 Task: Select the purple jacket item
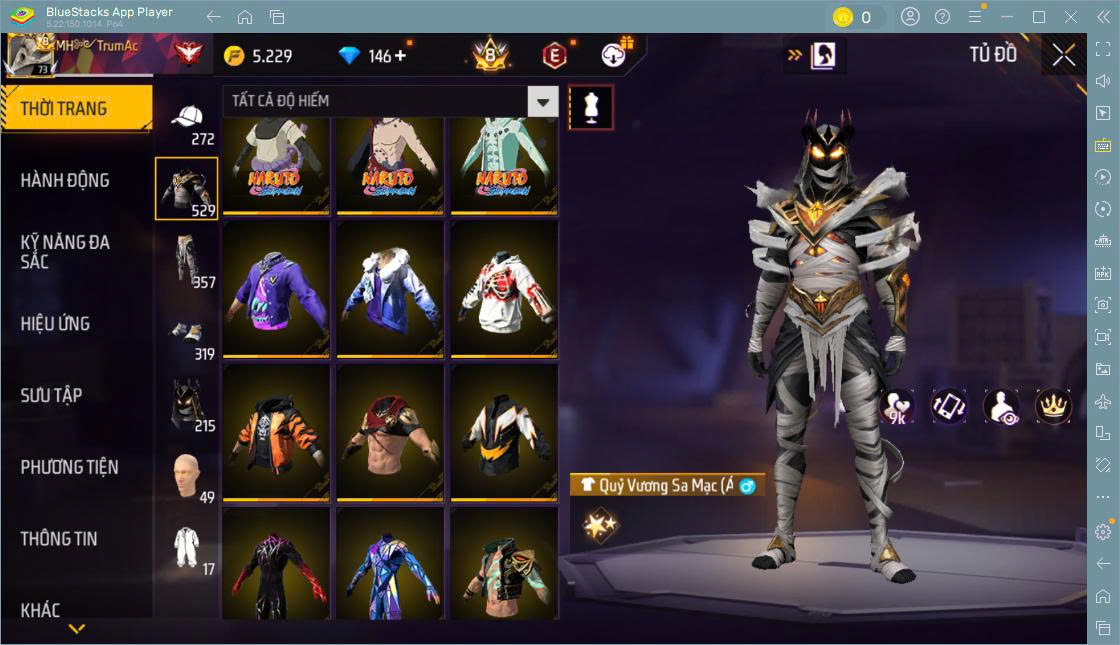coord(276,287)
